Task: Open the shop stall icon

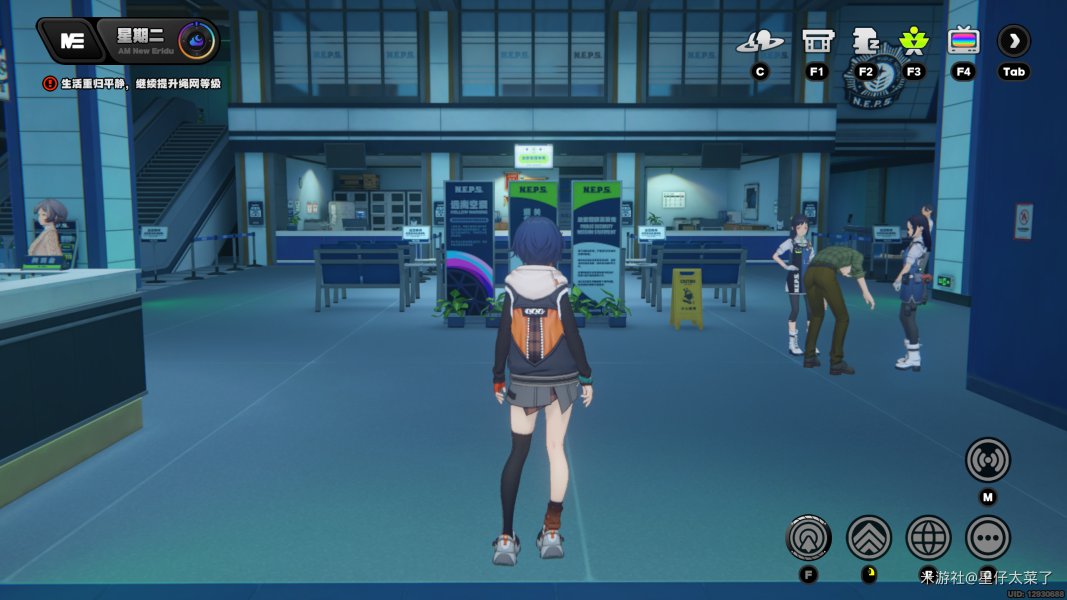Action: 817,41
